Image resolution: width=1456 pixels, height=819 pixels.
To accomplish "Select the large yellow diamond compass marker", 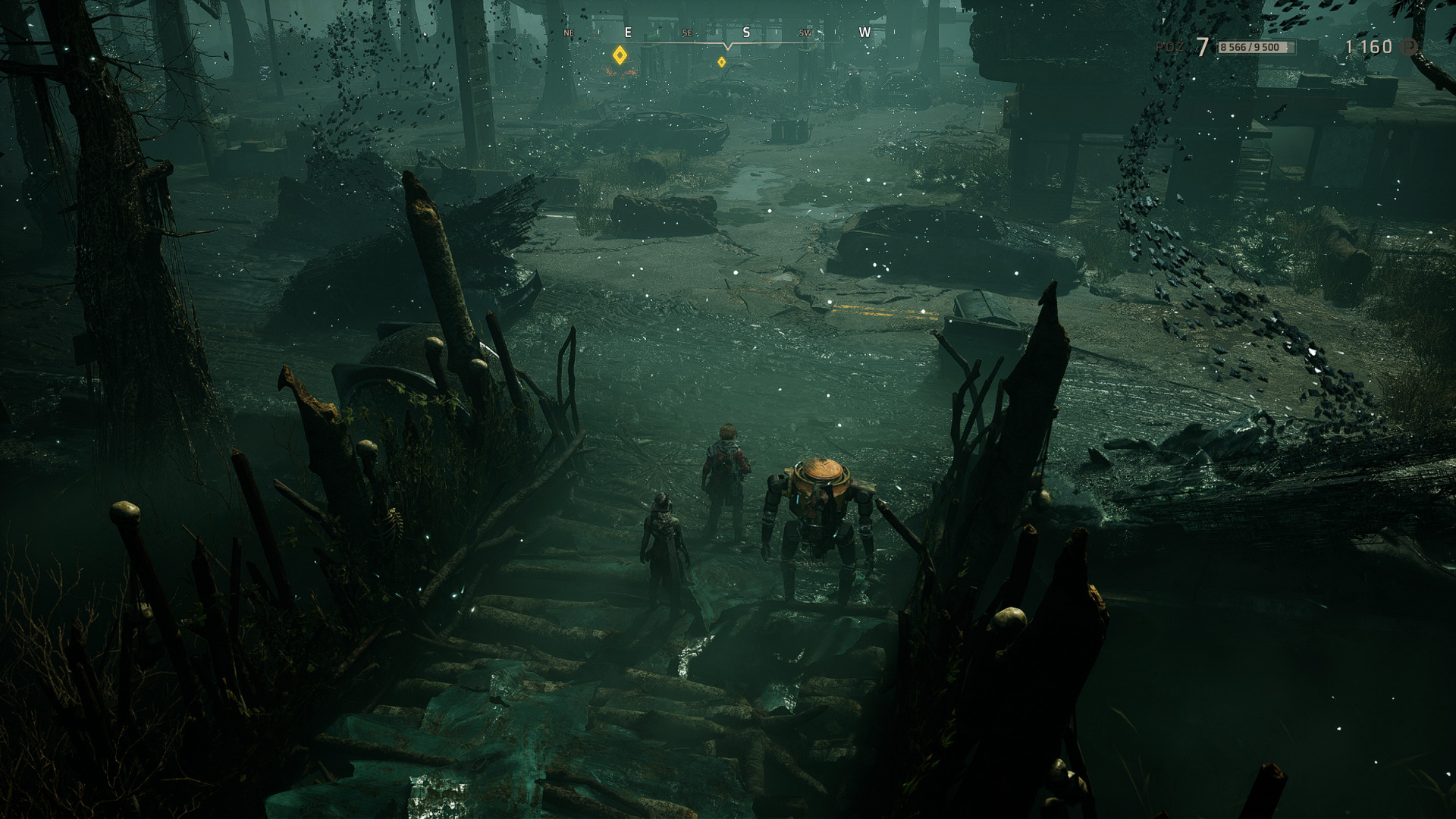I will point(620,55).
